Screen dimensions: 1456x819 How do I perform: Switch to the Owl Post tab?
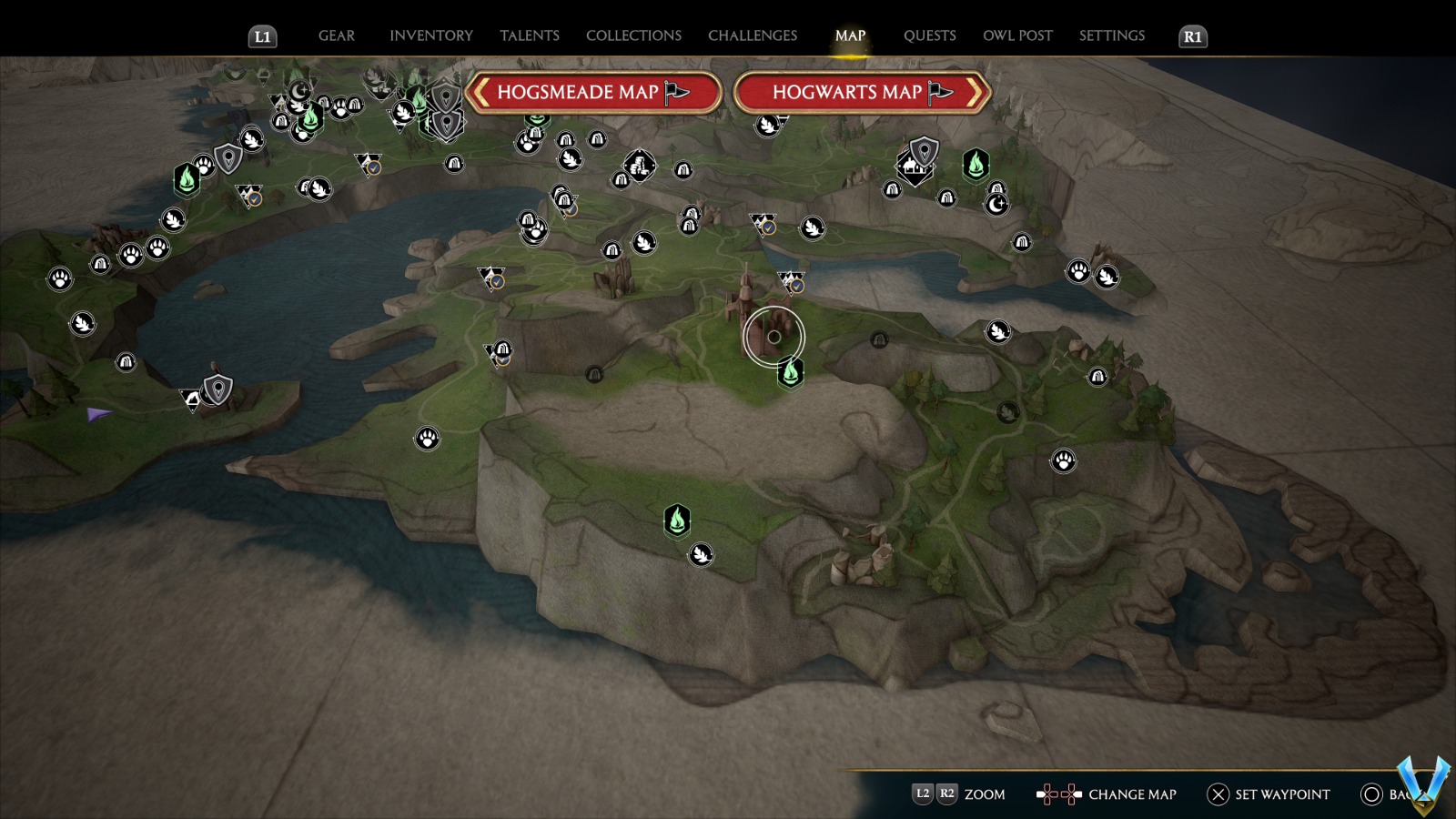coord(1017,35)
